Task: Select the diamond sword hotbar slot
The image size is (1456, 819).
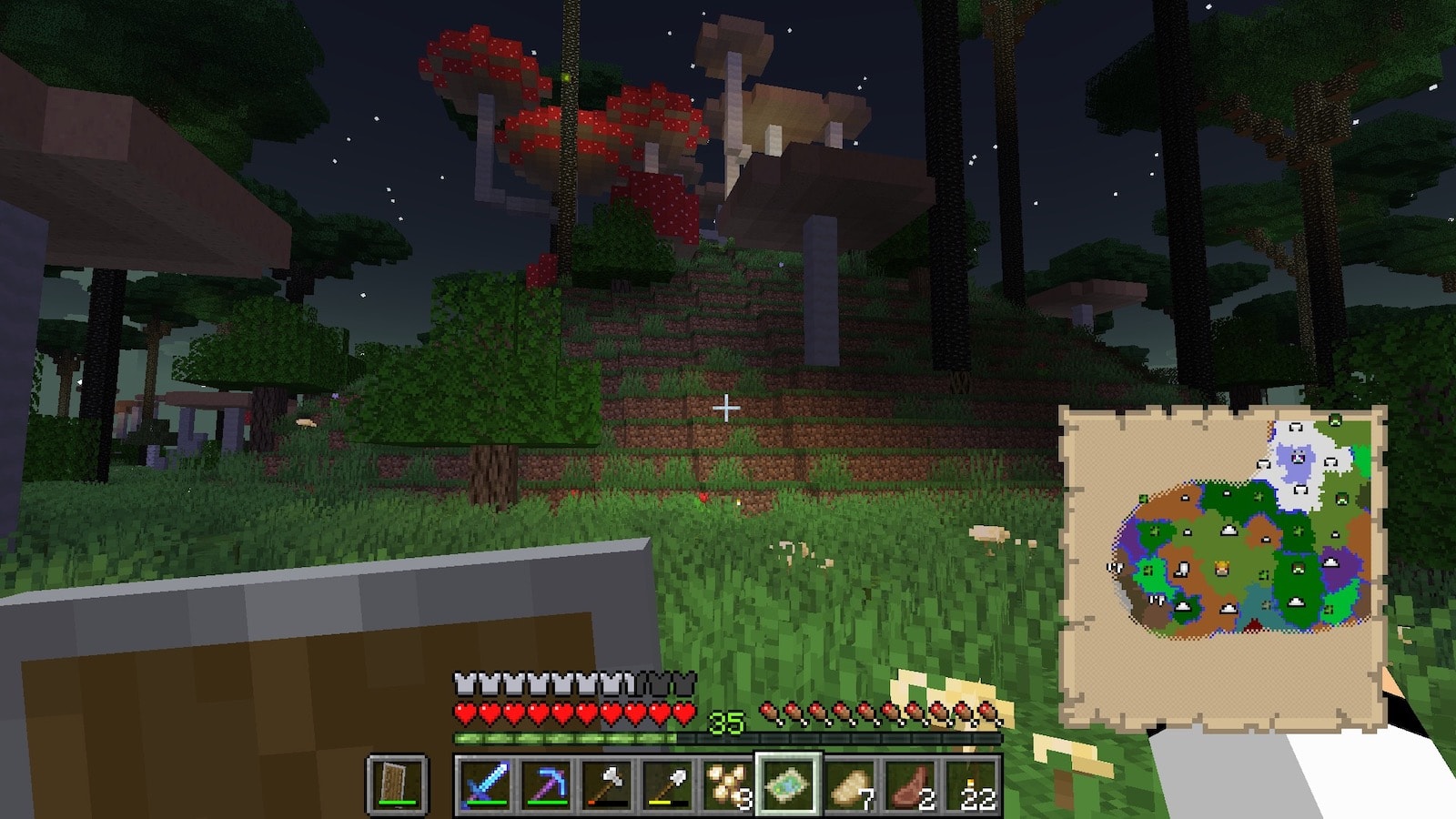Action: pyautogui.click(x=483, y=784)
